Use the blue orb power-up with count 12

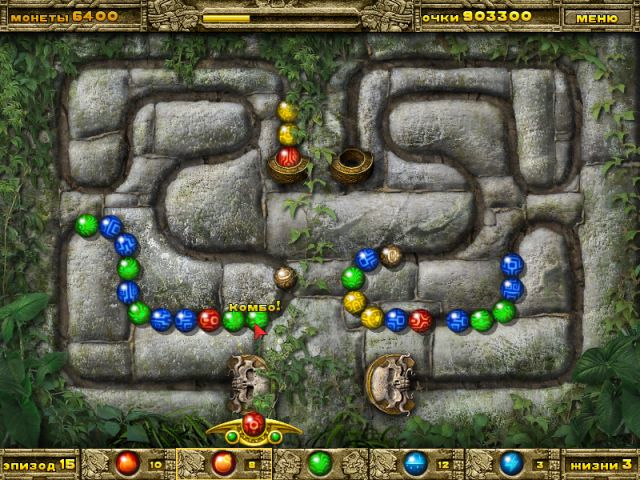pos(415,463)
